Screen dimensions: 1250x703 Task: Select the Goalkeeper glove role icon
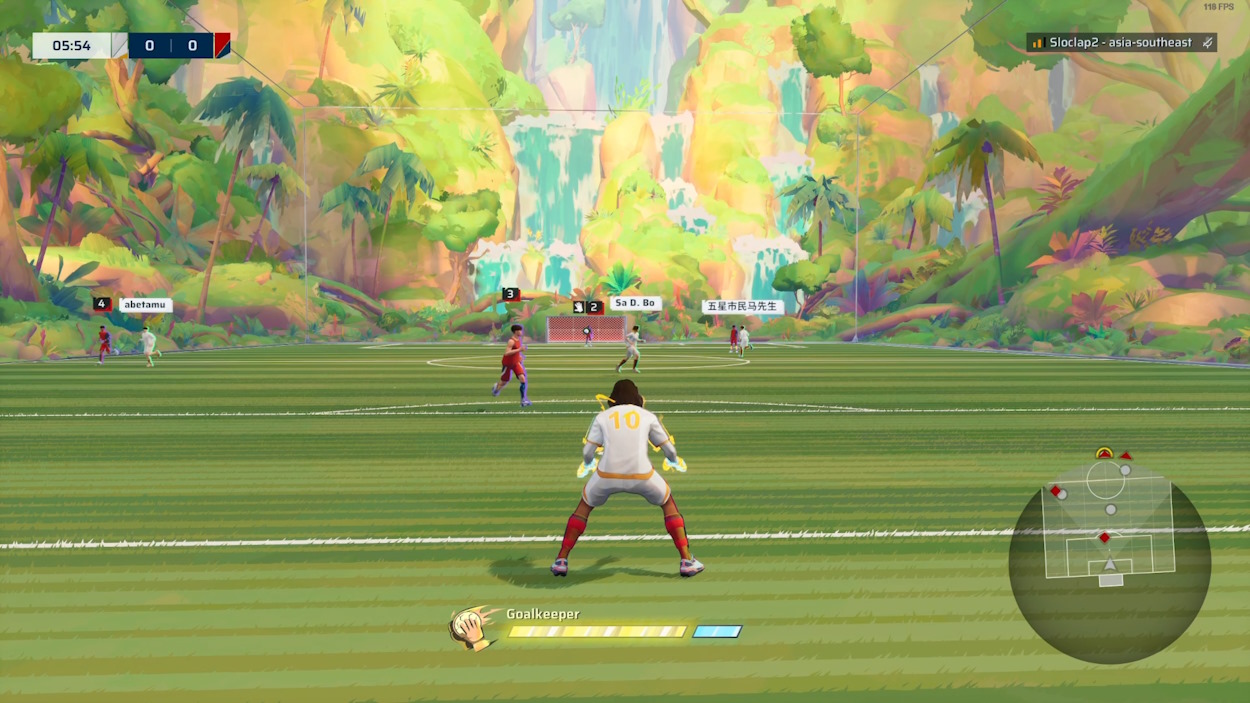[x=470, y=627]
